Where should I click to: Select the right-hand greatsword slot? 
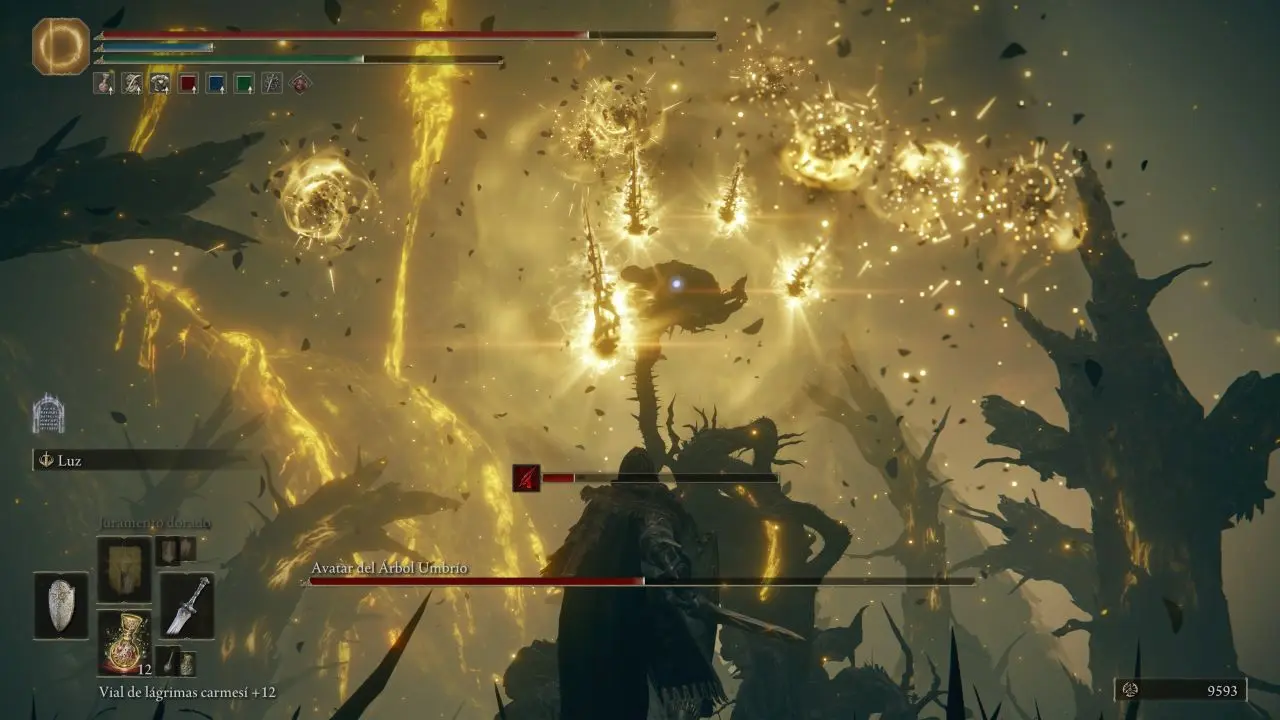click(x=187, y=605)
